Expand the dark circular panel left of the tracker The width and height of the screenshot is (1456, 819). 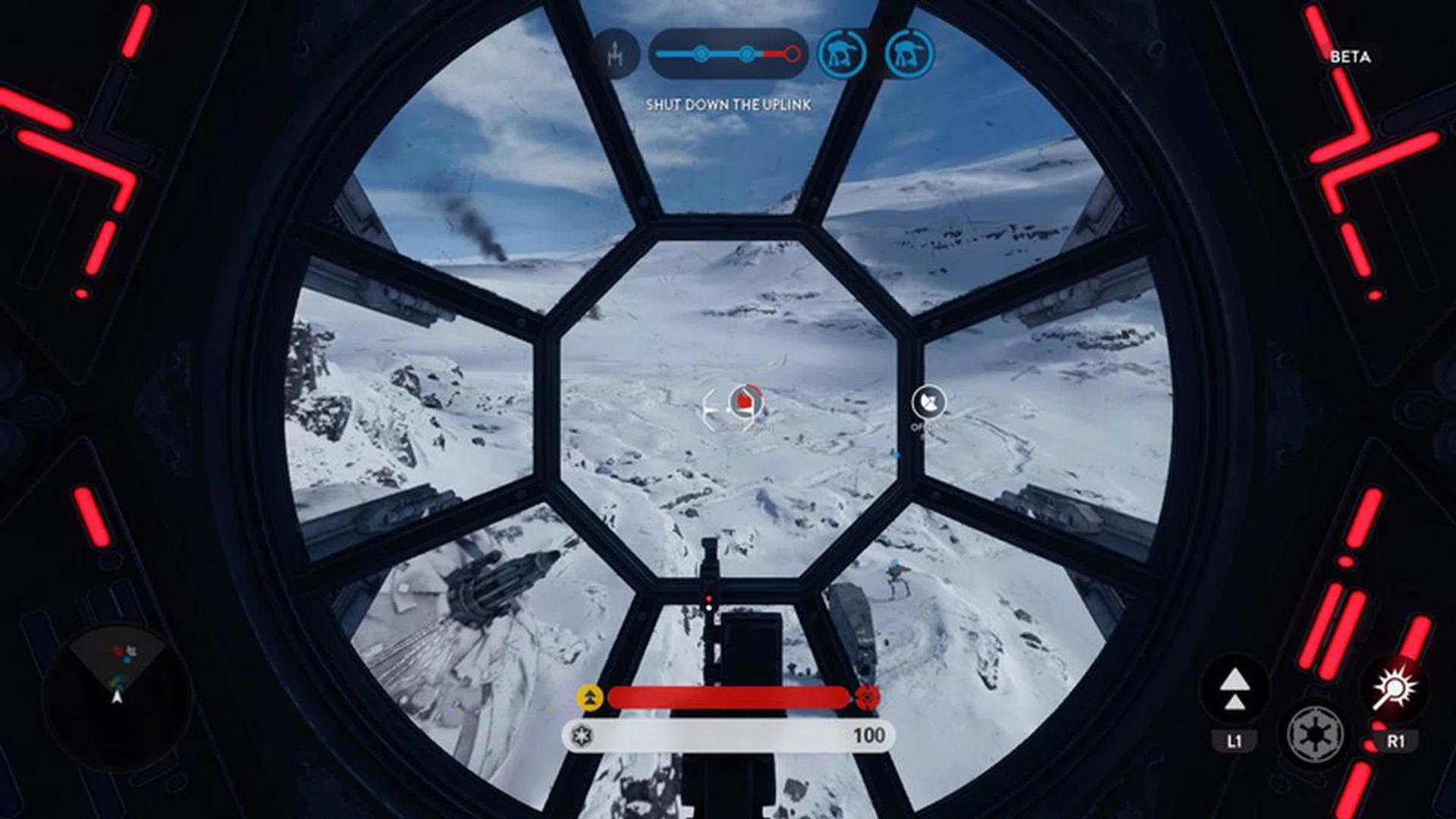click(x=618, y=53)
